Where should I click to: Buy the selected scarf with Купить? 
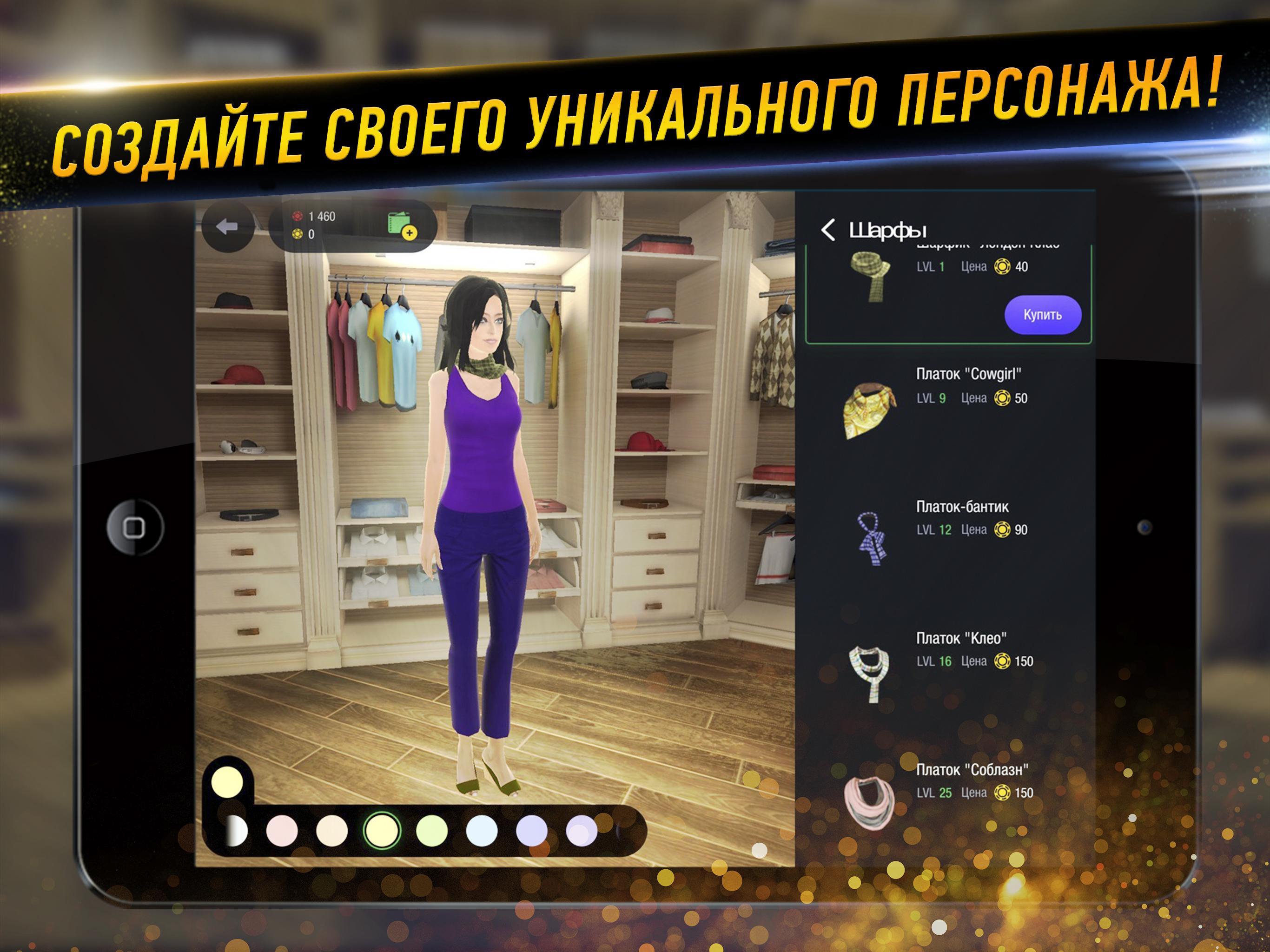click(1042, 315)
